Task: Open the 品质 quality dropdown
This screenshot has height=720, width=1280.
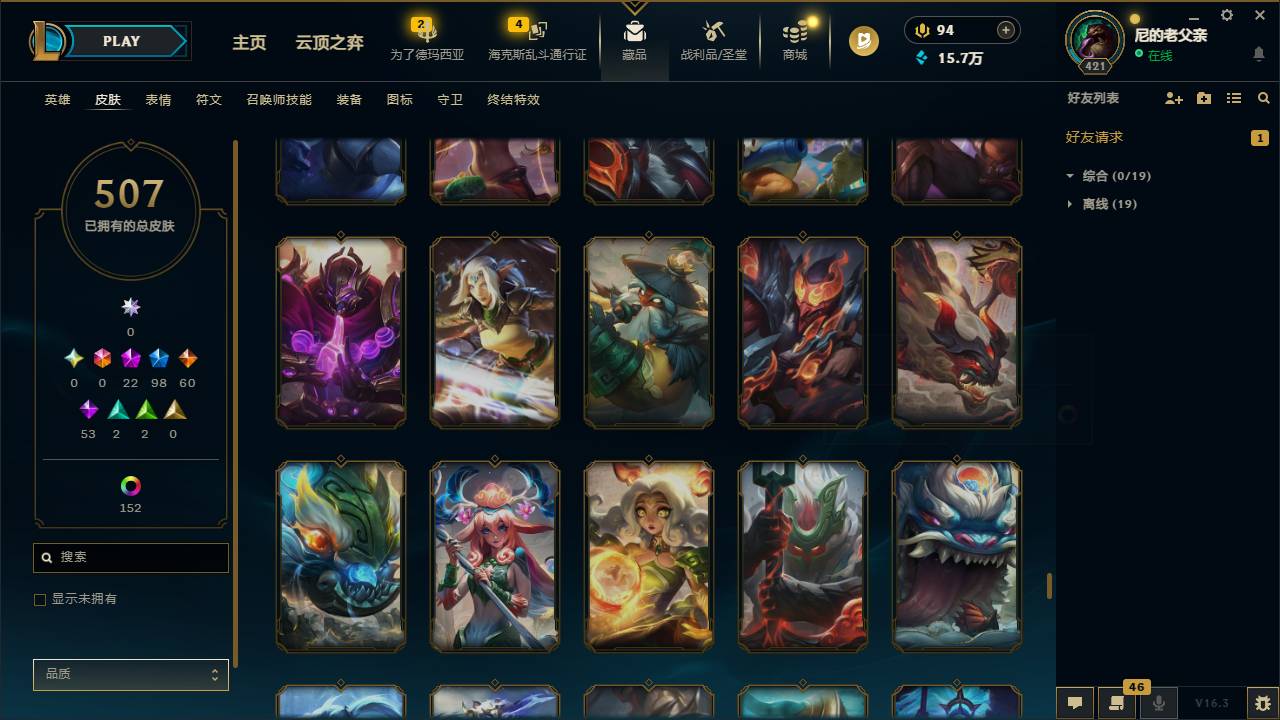Action: click(130, 674)
